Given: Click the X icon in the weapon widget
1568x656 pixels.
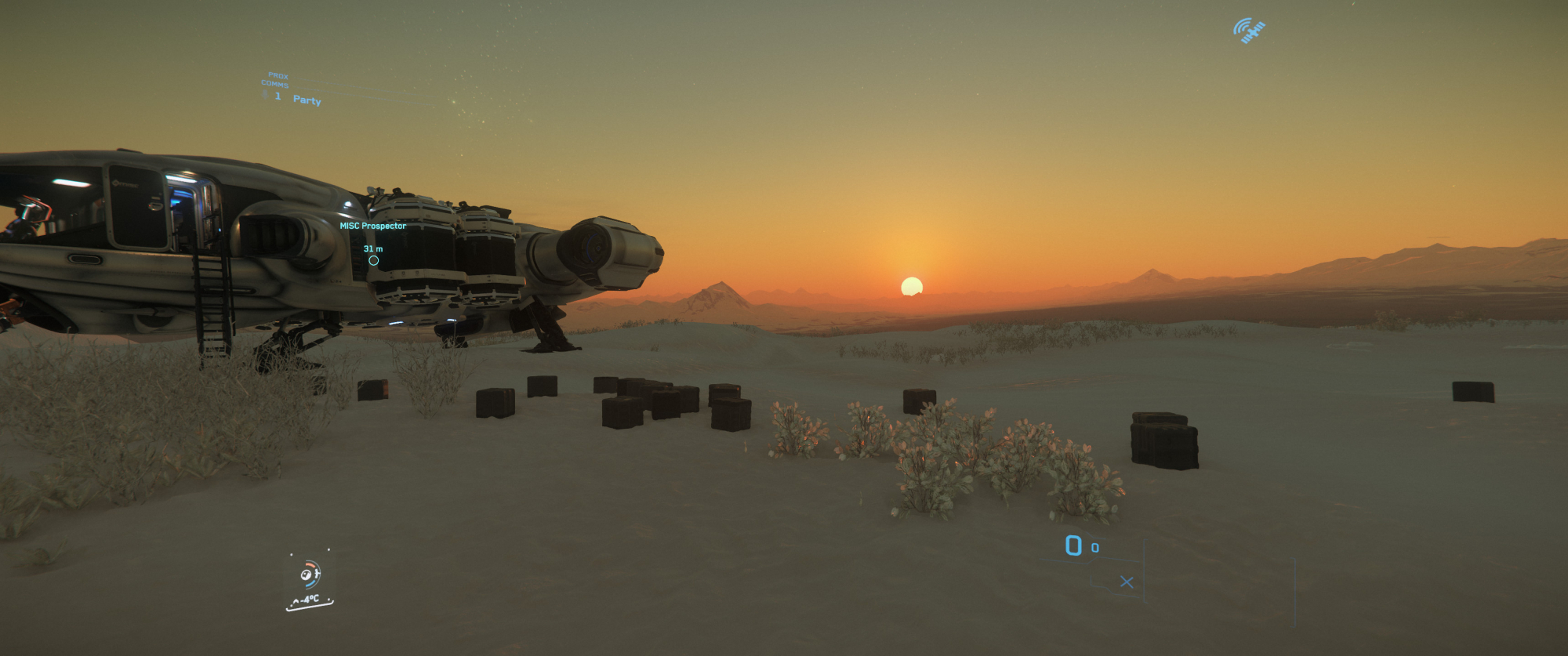Looking at the screenshot, I should (1127, 582).
